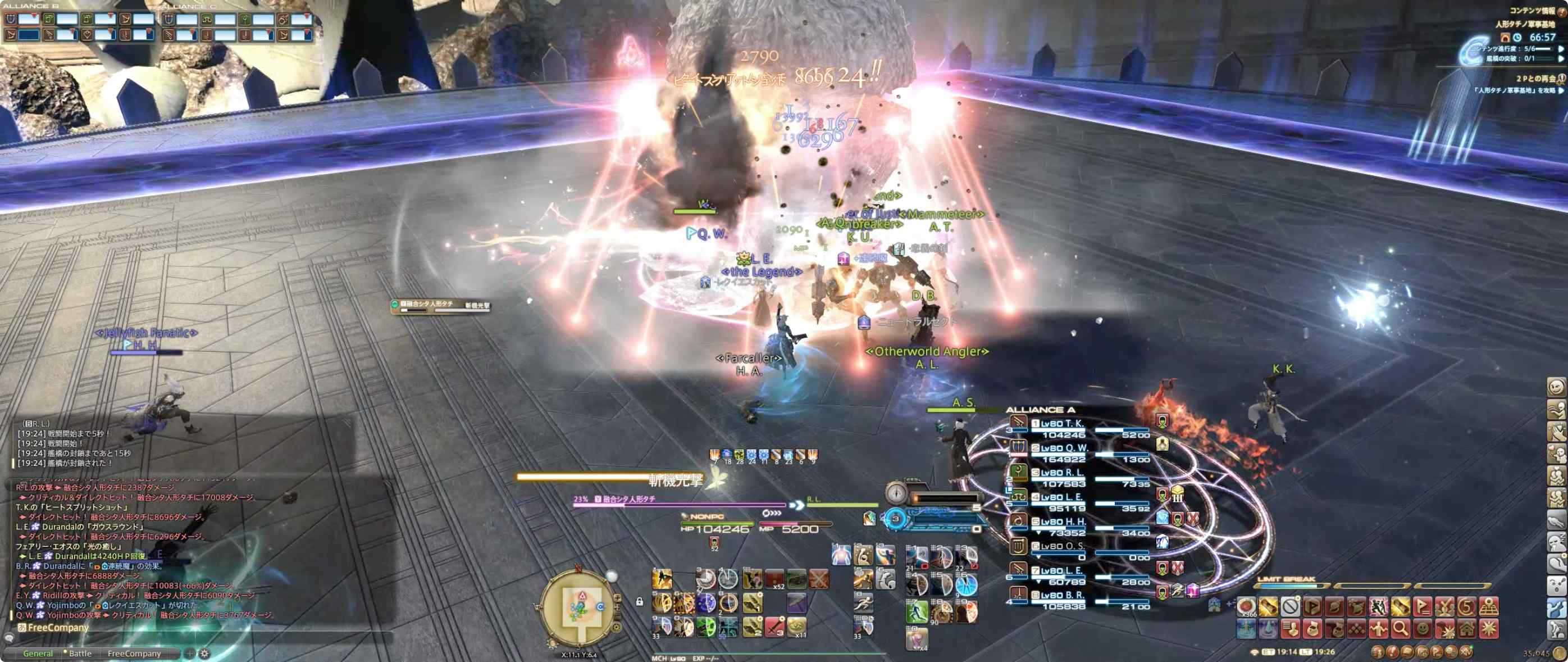Screen dimensions: 1568x662
Task: Open the search magnifying glass icon
Action: point(1402,630)
